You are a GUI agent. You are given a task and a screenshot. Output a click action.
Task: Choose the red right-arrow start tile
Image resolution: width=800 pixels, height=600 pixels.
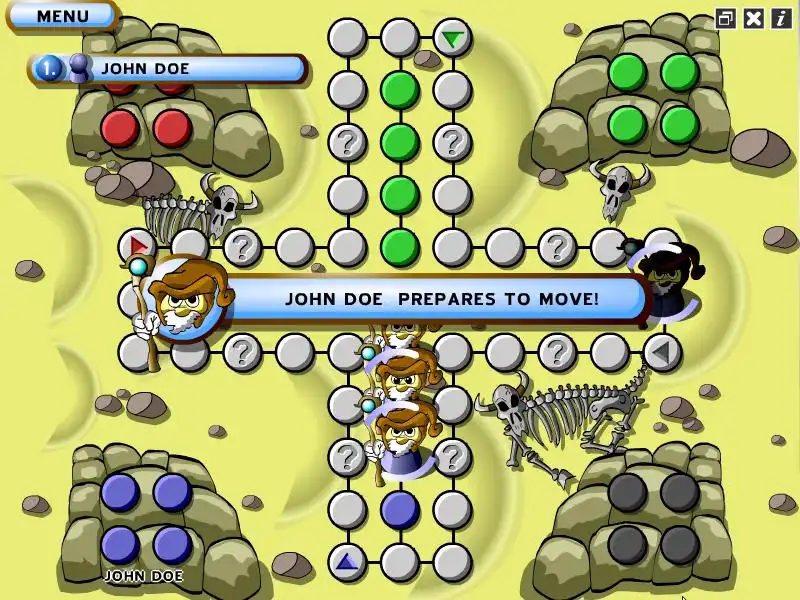138,245
